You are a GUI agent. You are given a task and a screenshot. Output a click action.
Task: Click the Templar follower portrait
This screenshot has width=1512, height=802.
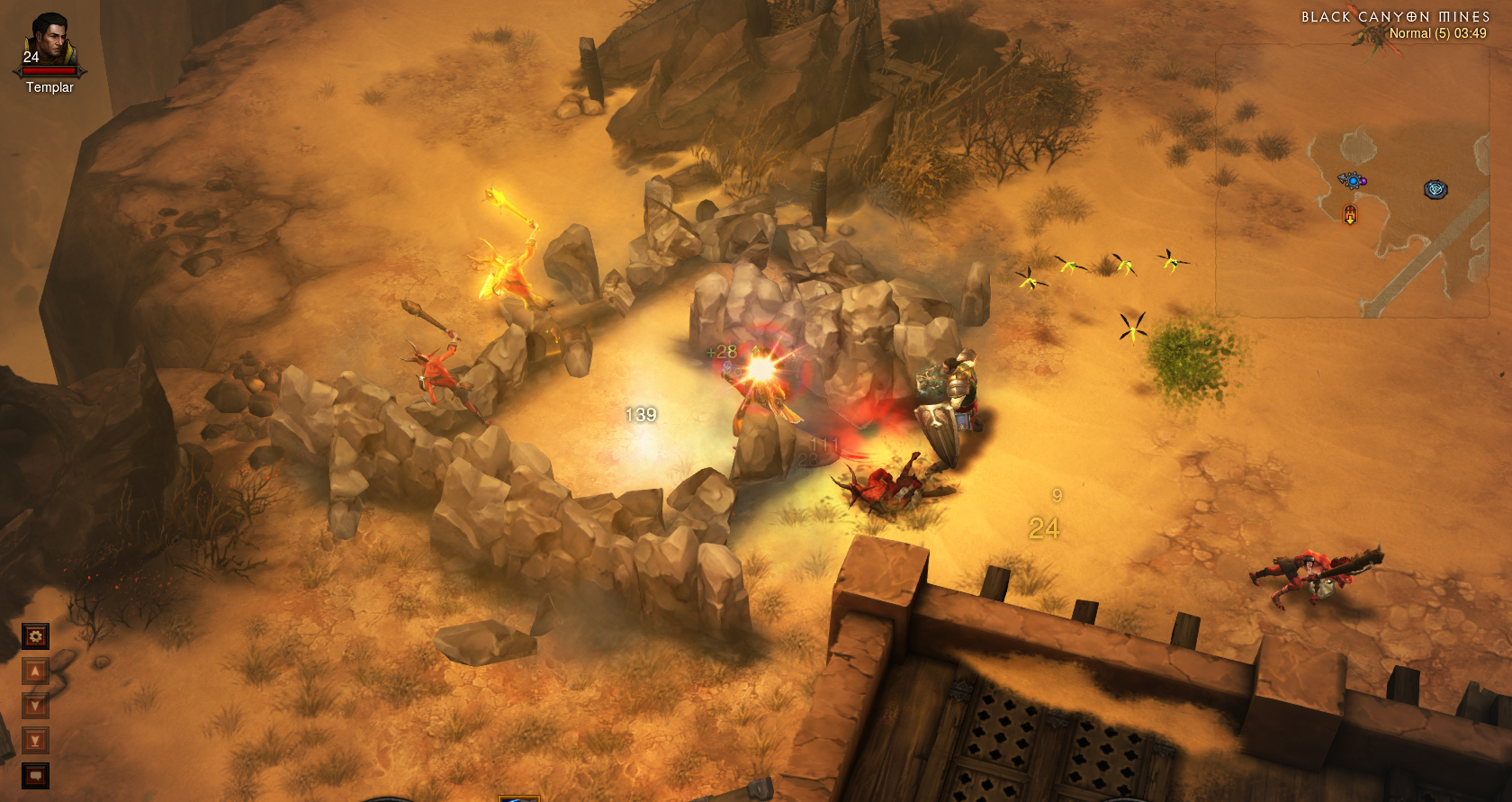pos(49,42)
